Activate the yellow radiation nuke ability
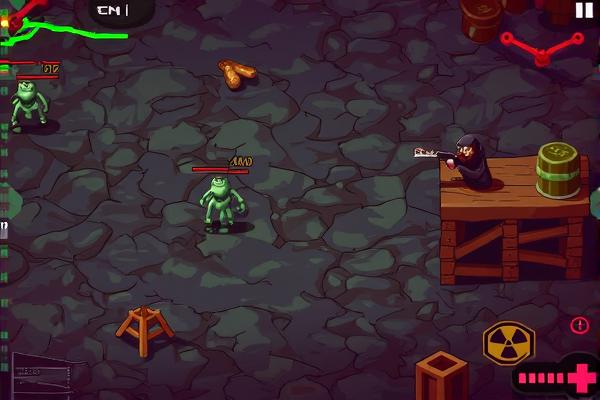Image resolution: width=600 pixels, height=400 pixels. click(x=509, y=344)
